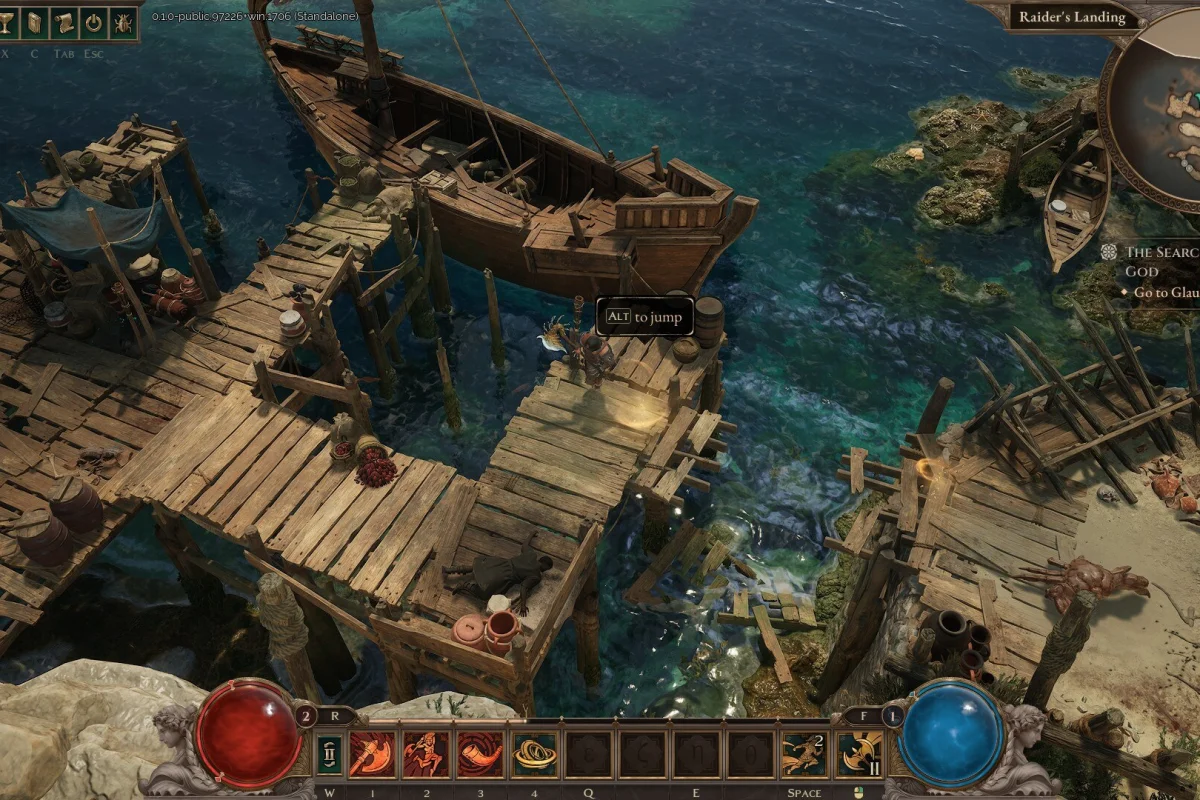Click the power button menu icon

click(x=93, y=21)
